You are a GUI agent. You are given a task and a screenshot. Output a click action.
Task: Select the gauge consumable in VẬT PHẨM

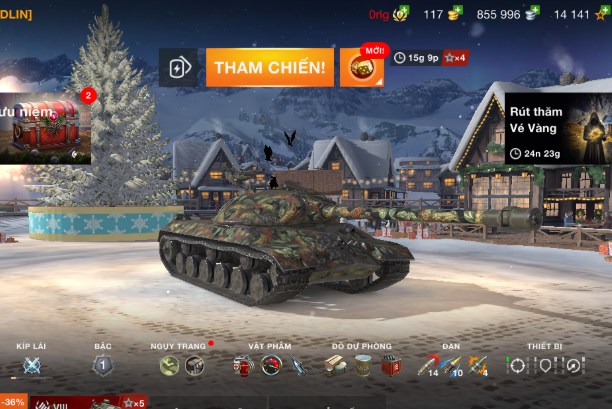click(270, 365)
